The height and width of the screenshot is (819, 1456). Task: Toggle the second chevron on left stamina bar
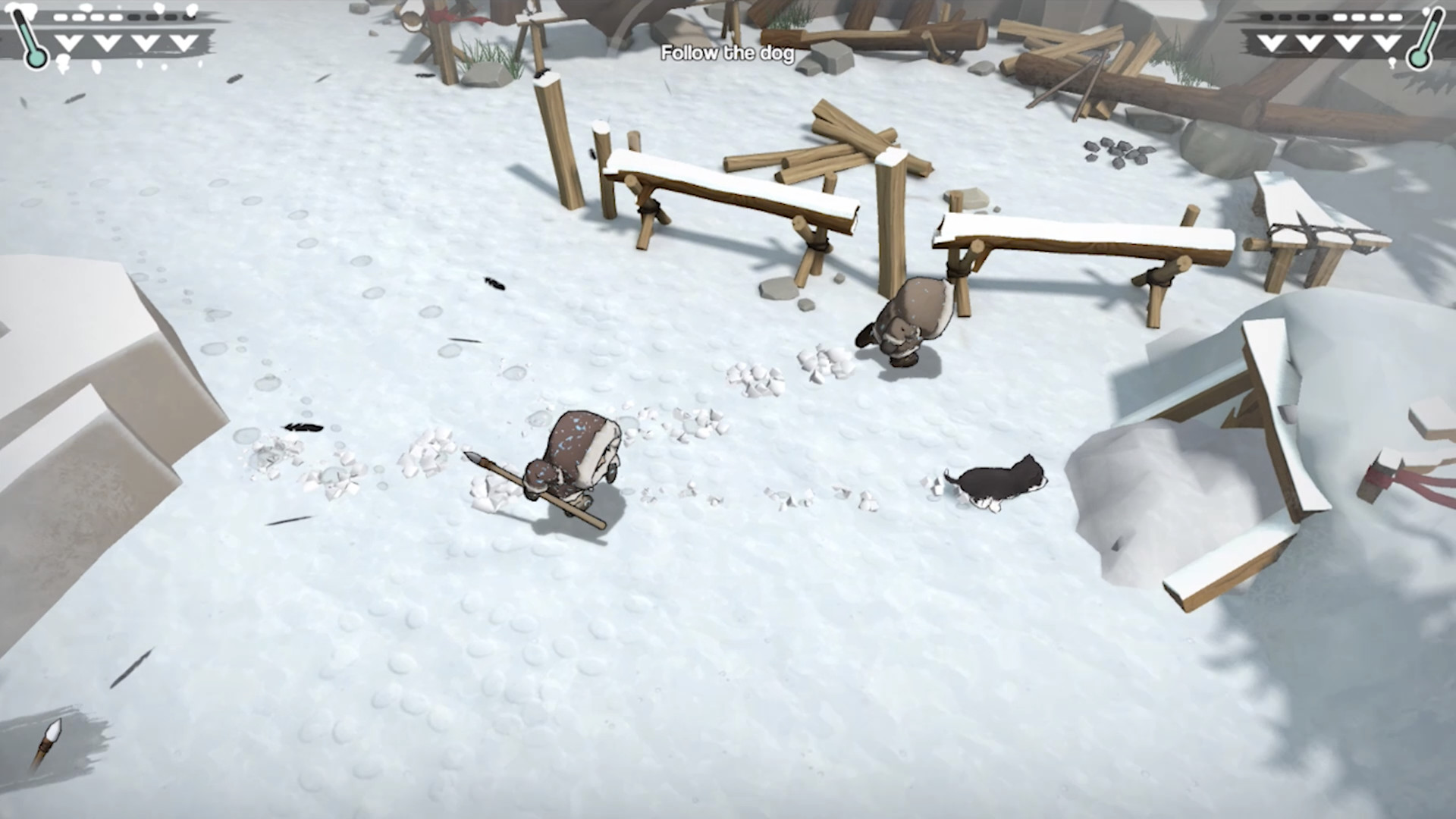[106, 42]
